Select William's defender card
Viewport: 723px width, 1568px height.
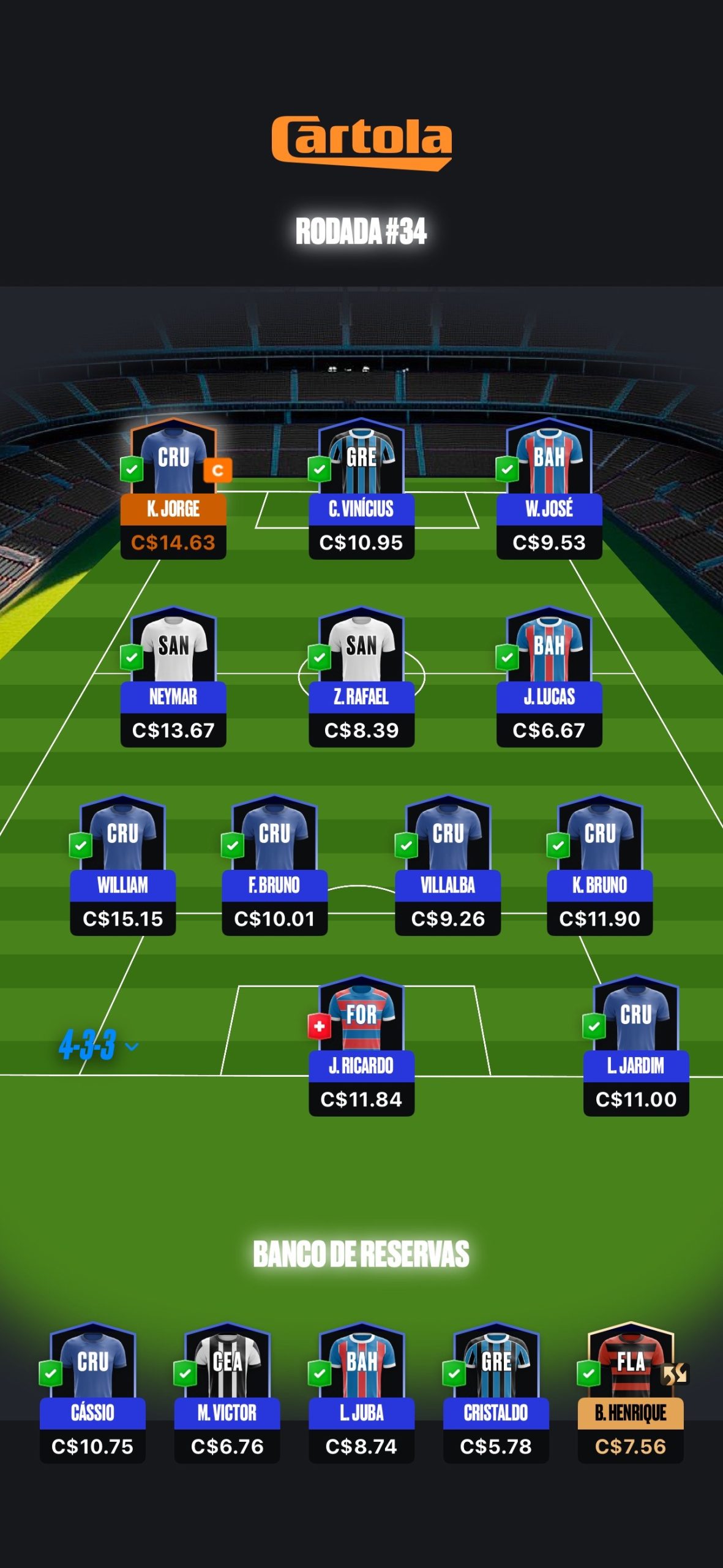click(122, 866)
